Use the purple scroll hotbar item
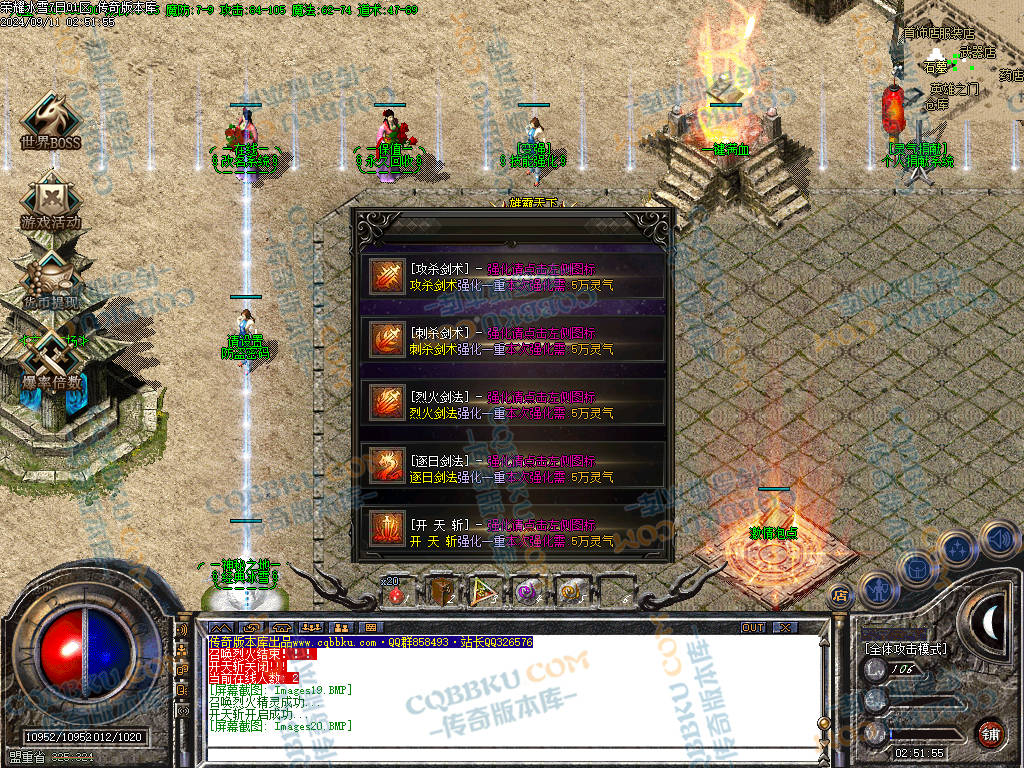The height and width of the screenshot is (768, 1024). coord(526,592)
